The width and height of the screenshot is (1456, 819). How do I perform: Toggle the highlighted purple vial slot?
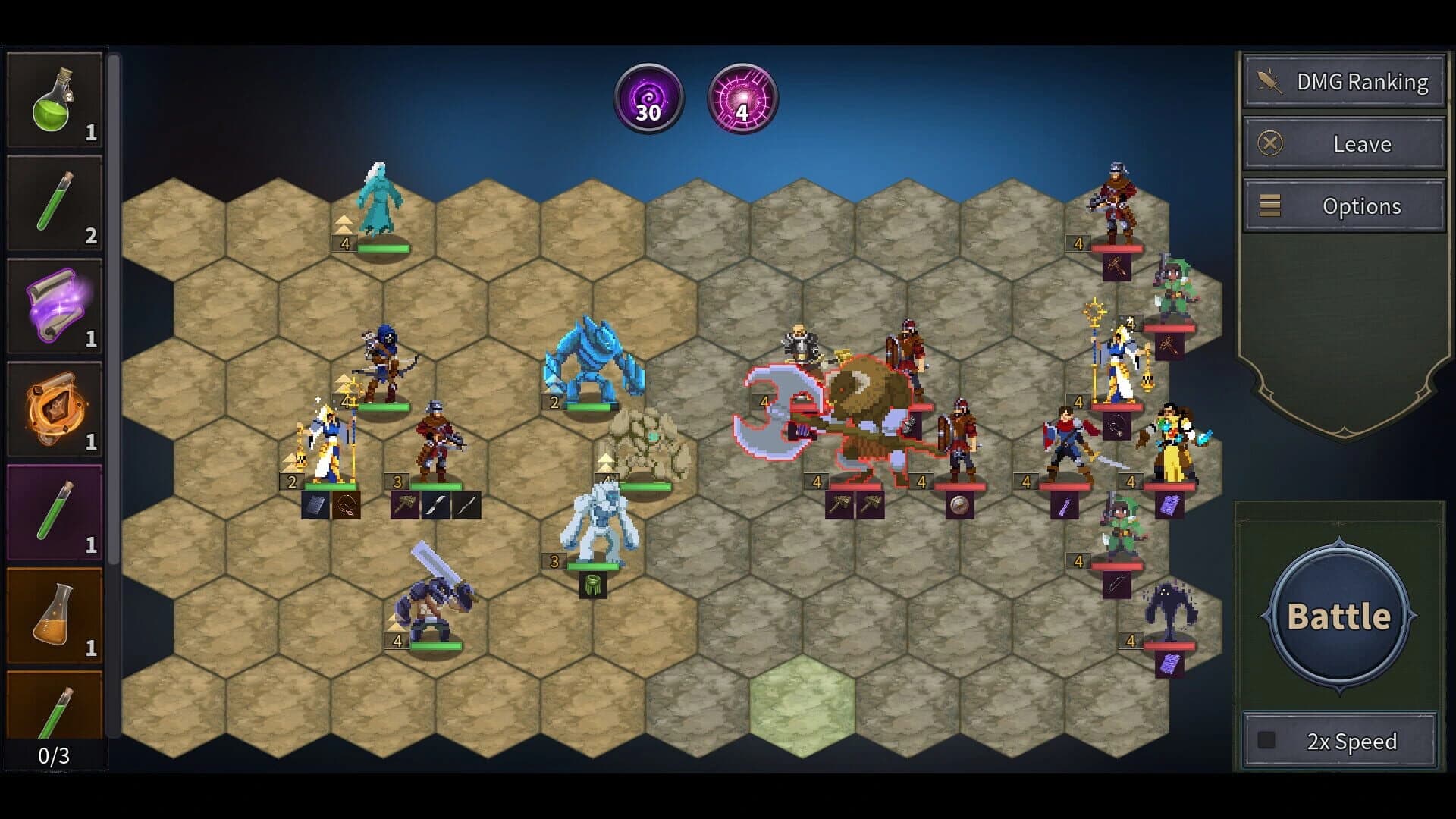(x=55, y=512)
